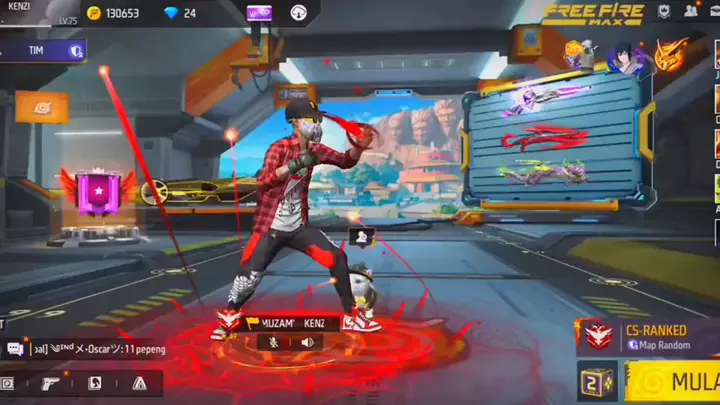Select the red weapon skin in the locker

pos(543,137)
